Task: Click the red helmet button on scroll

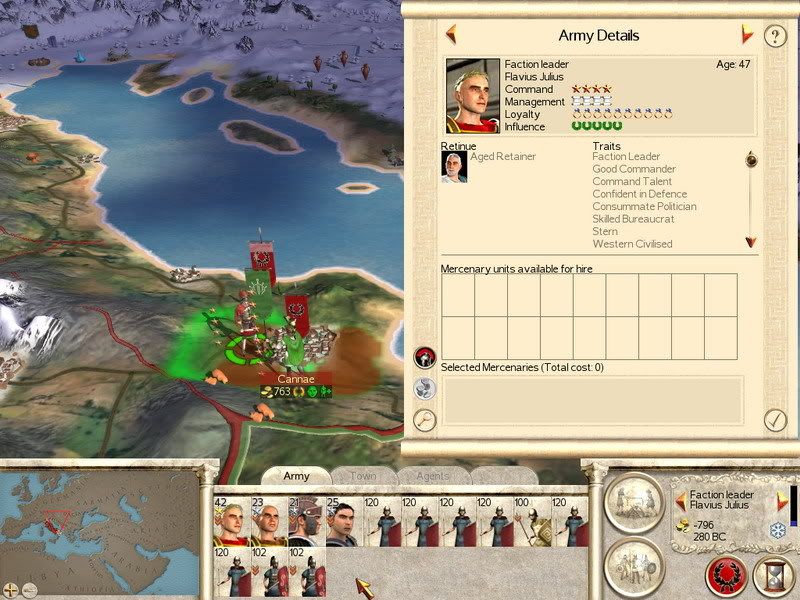Action: pos(424,357)
